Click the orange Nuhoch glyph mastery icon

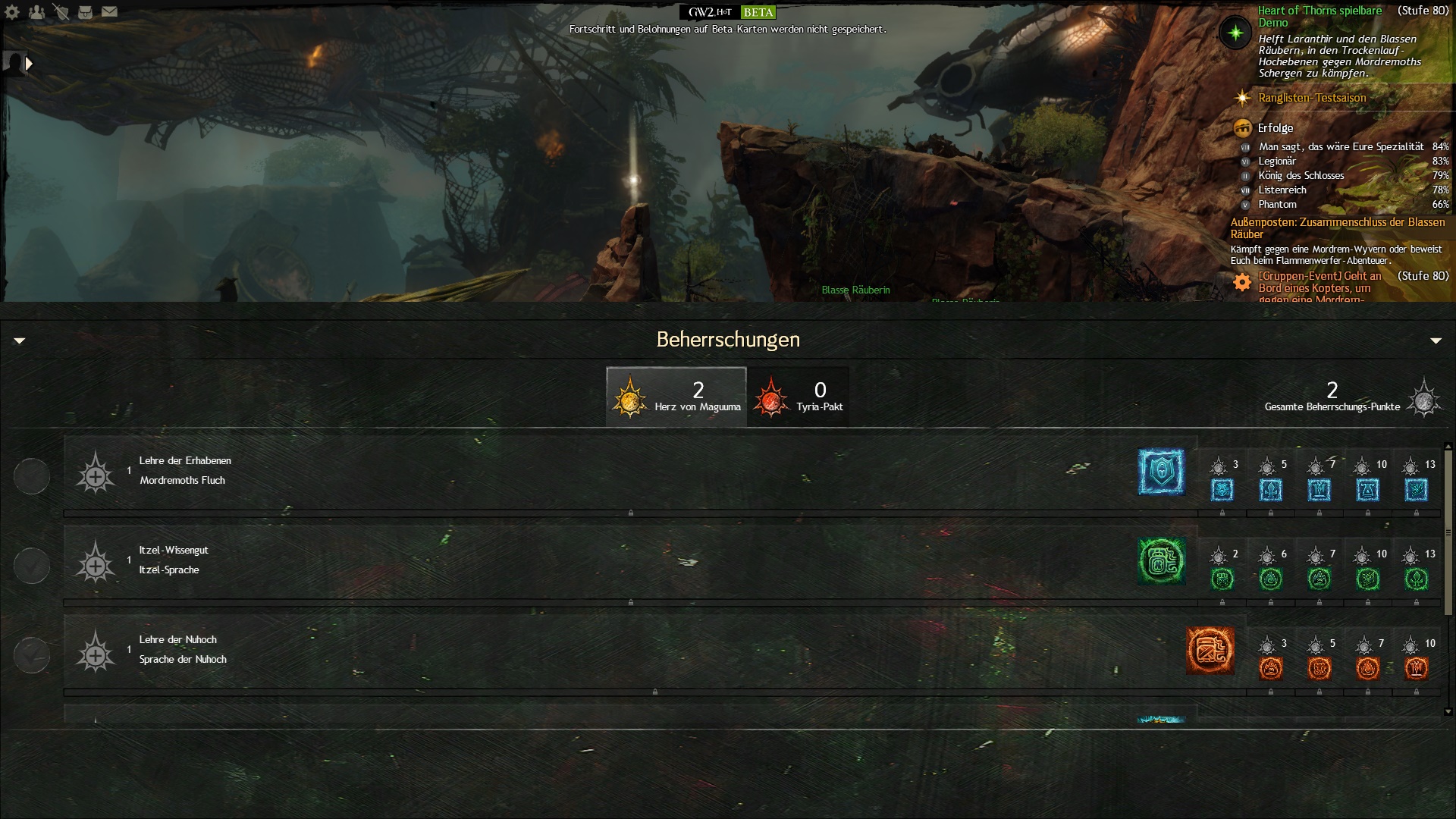1210,651
